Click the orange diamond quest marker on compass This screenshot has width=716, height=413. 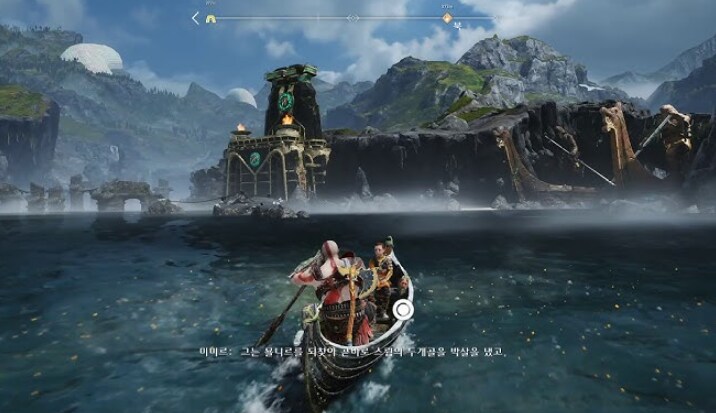(447, 17)
